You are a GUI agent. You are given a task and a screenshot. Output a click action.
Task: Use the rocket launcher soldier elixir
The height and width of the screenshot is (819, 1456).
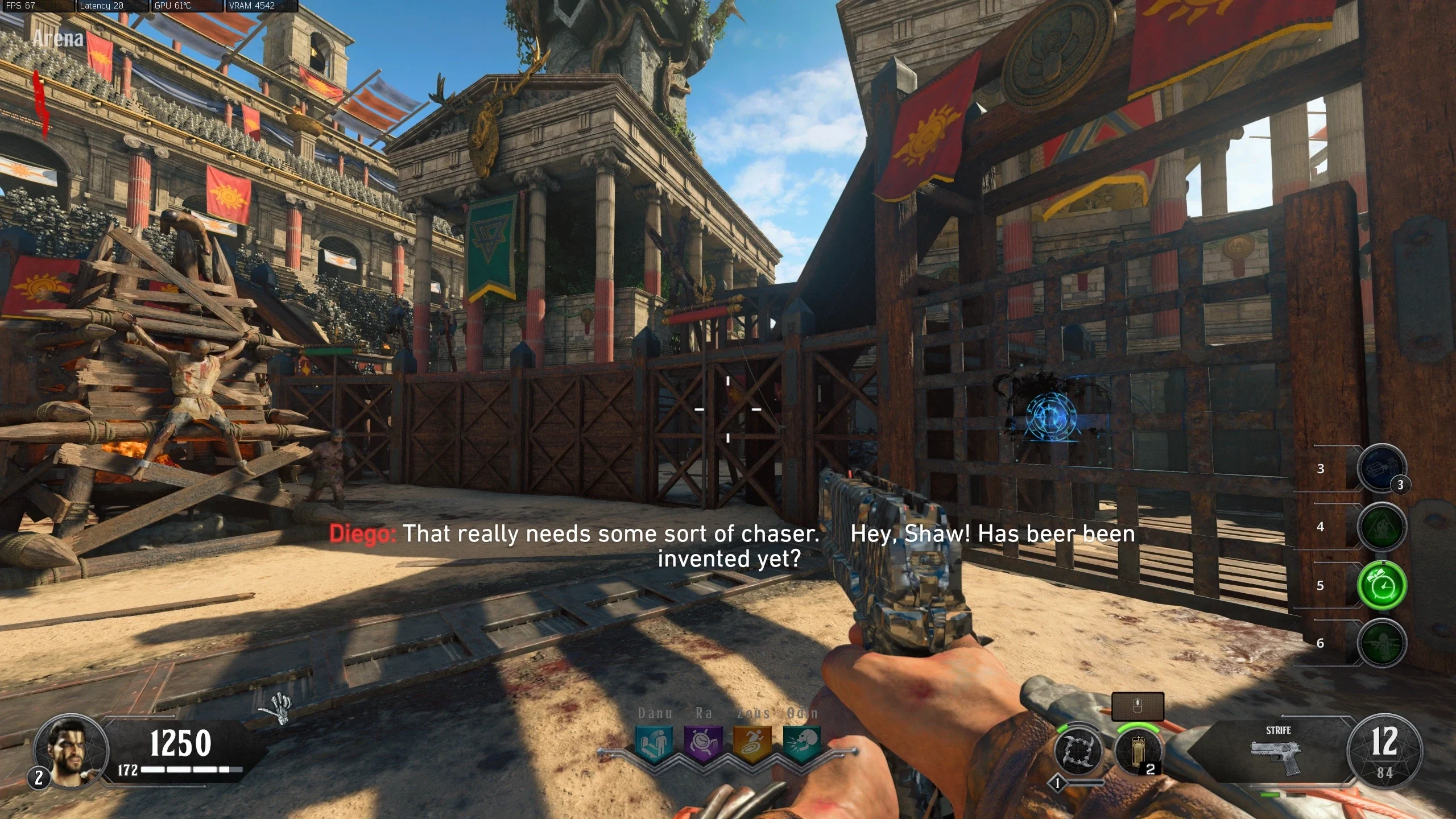click(1381, 643)
